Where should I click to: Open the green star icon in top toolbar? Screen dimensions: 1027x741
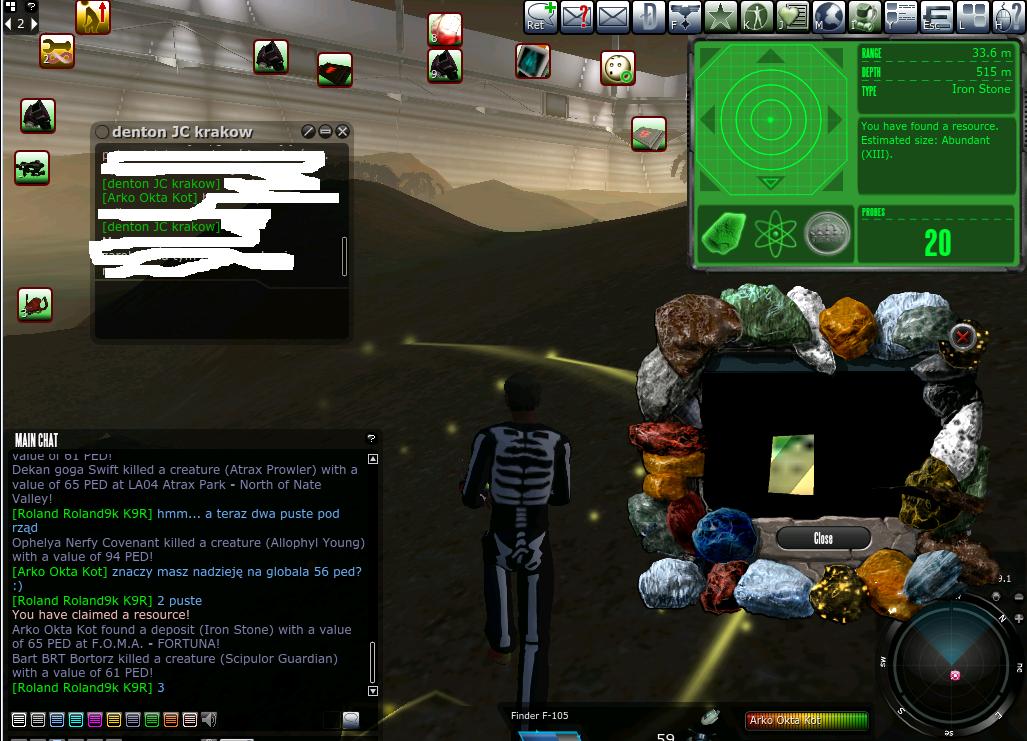(x=720, y=16)
